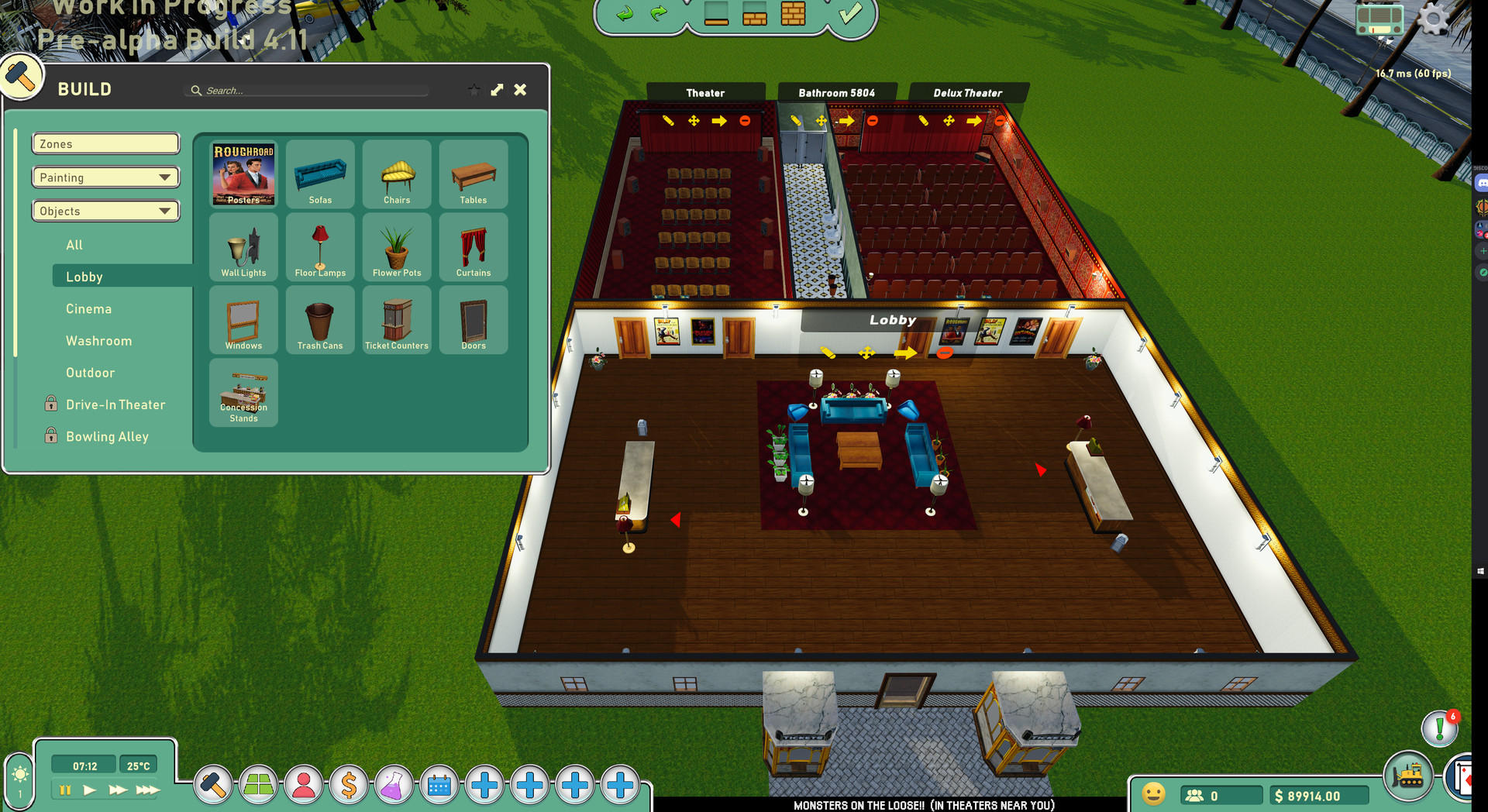
Task: Switch to the Cinema objects category
Action: (x=88, y=308)
